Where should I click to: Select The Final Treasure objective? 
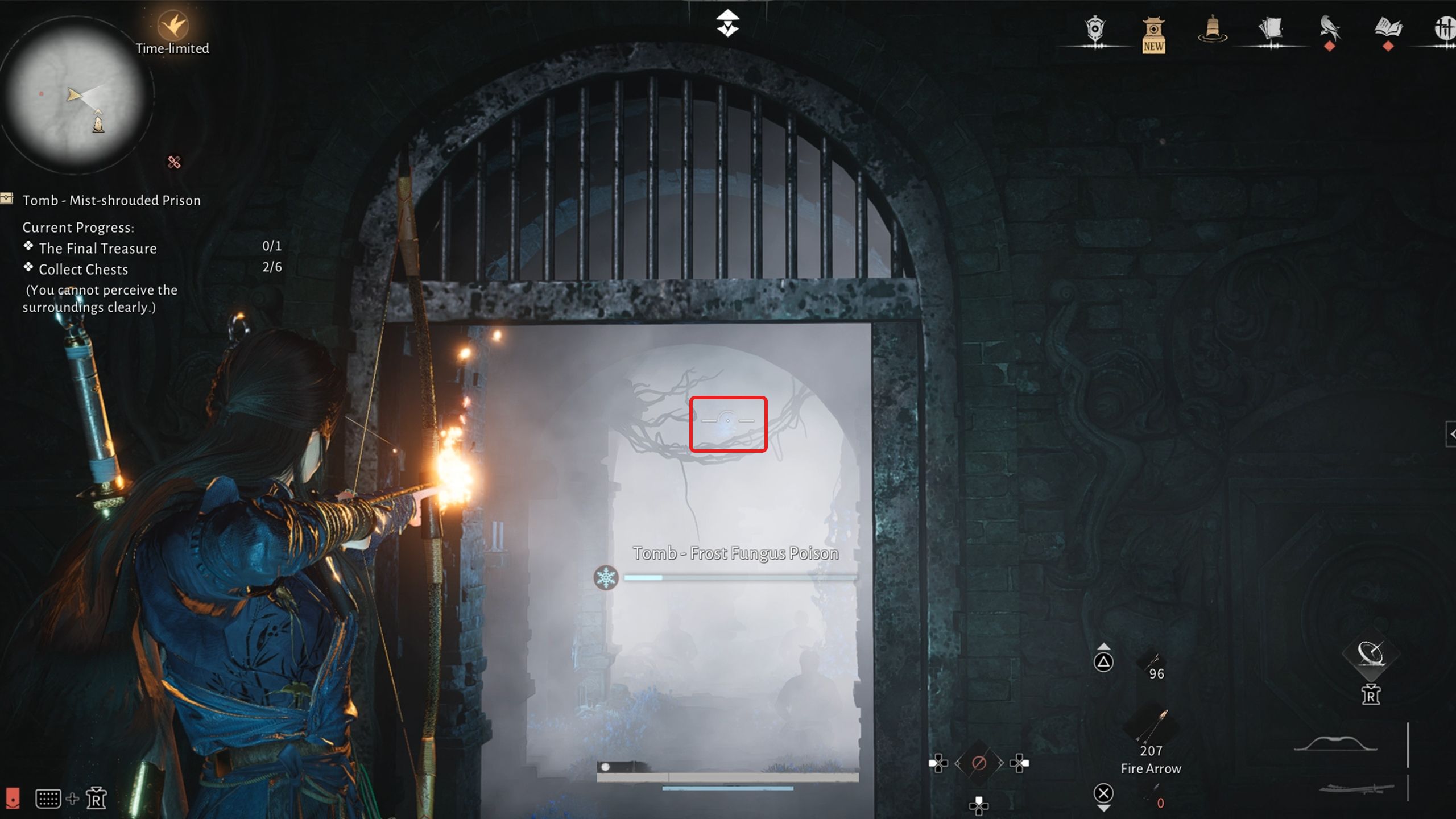click(97, 248)
